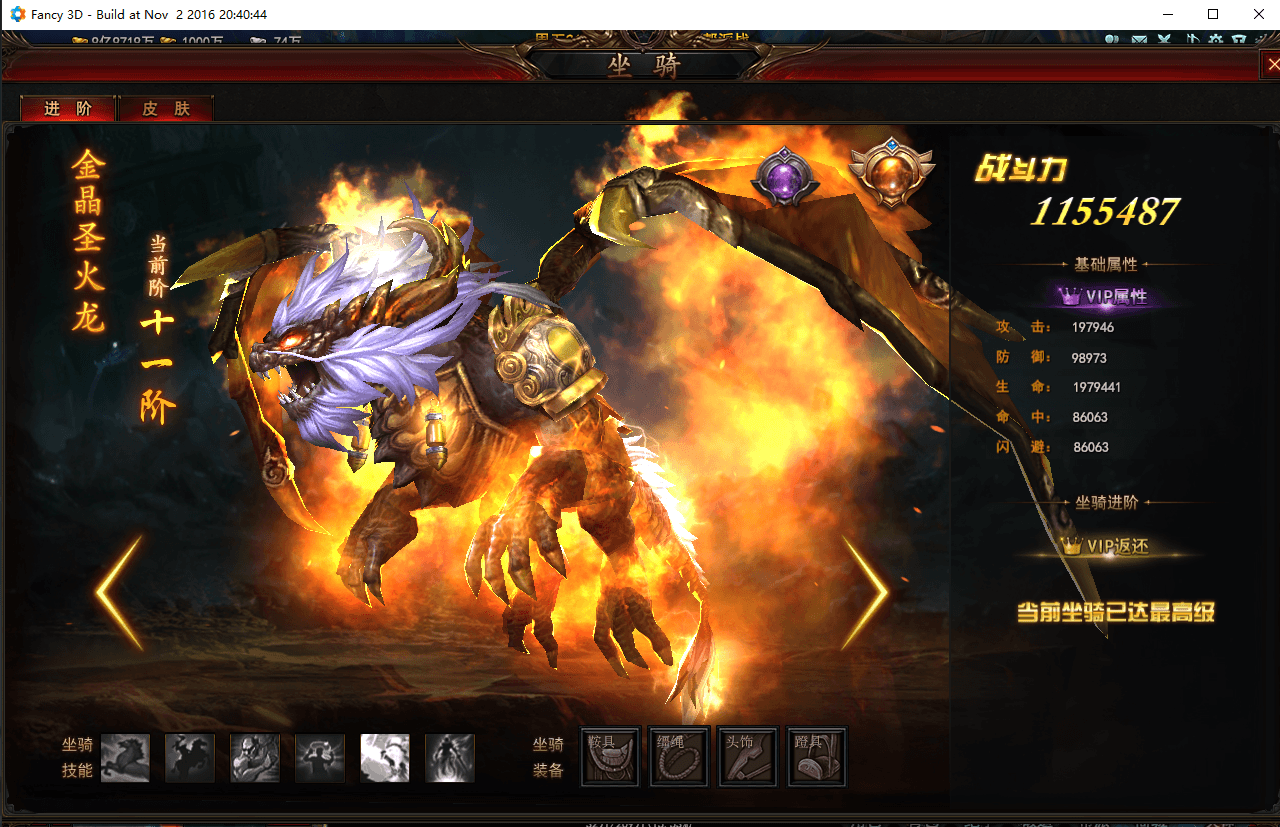Select the purple orb emblem
The image size is (1280, 827).
[785, 178]
